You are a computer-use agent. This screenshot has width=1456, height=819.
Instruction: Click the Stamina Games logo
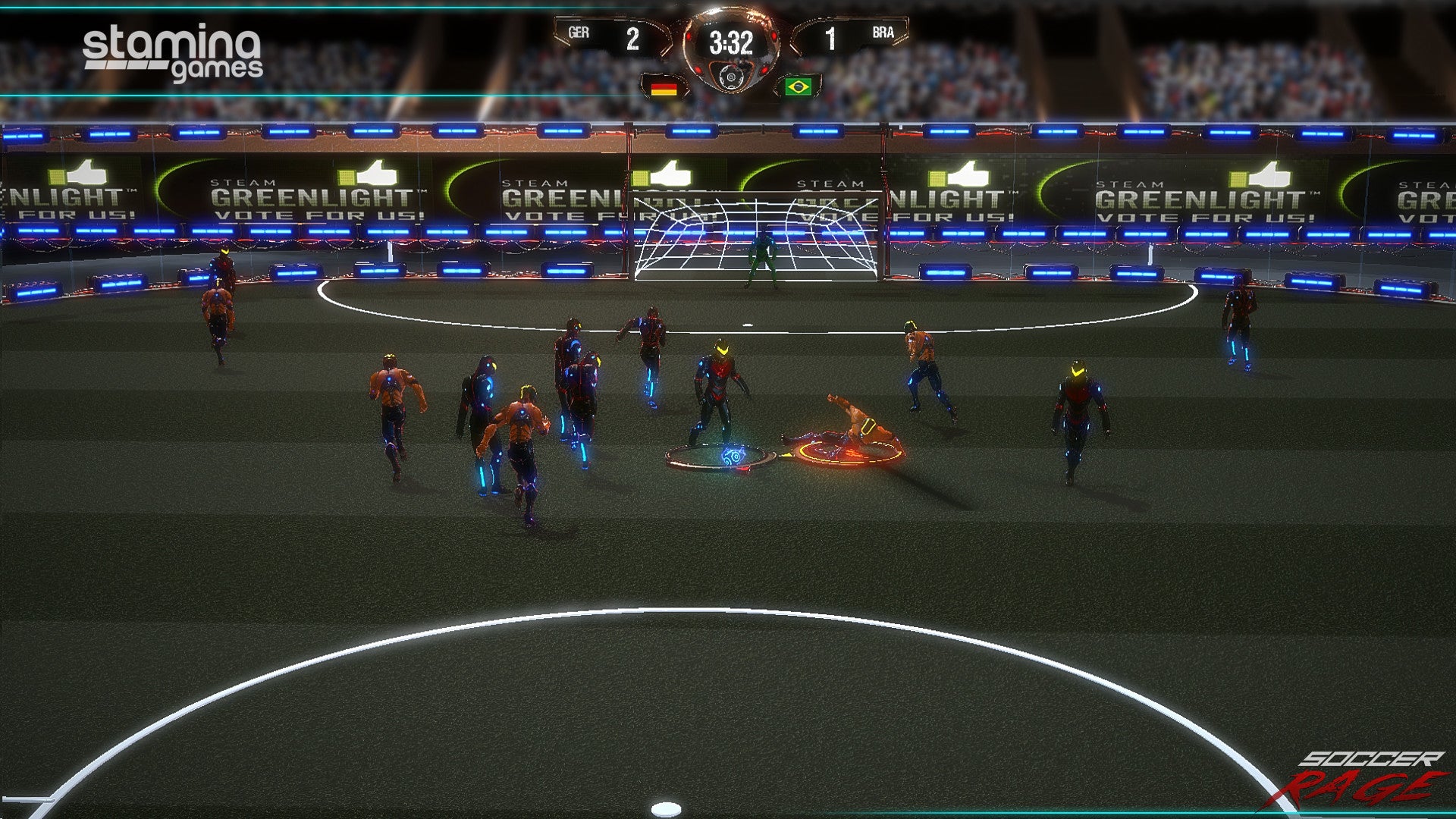173,52
